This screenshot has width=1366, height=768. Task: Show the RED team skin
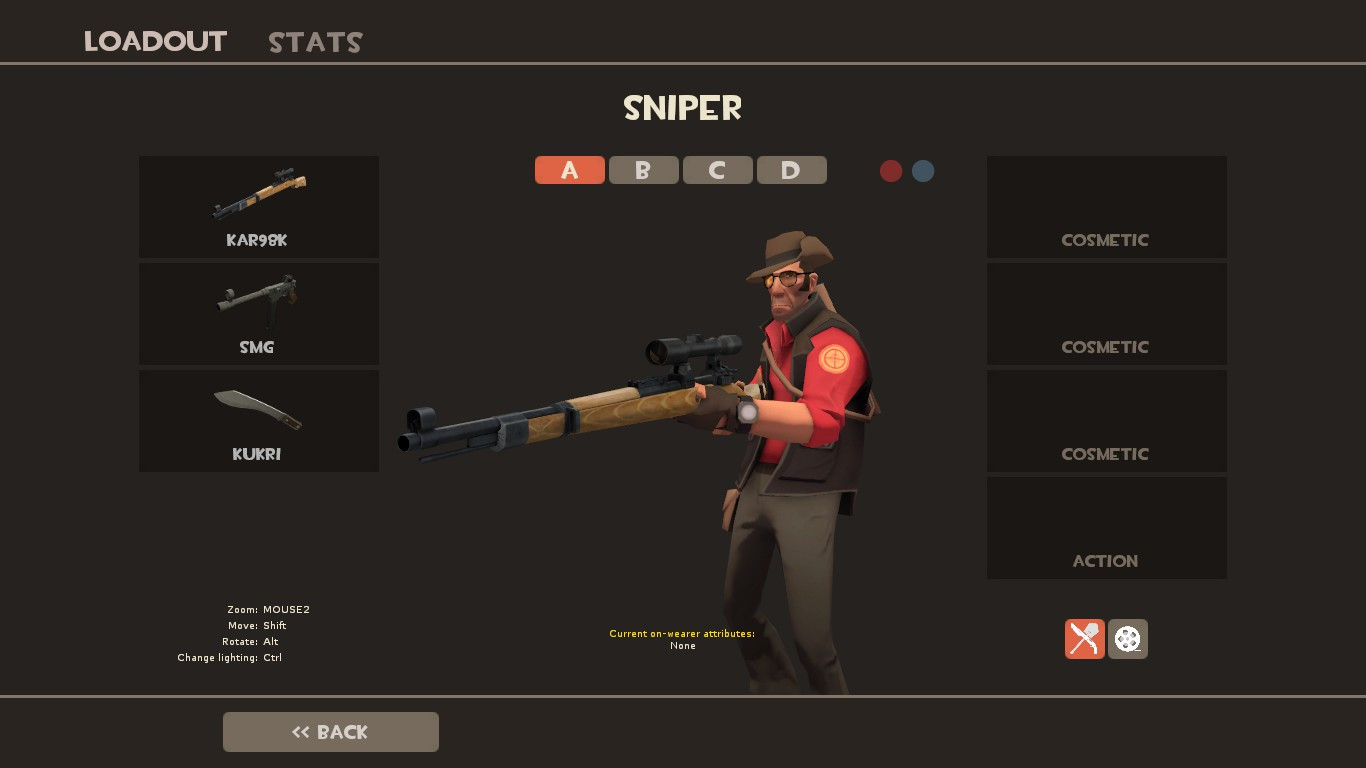tap(891, 171)
